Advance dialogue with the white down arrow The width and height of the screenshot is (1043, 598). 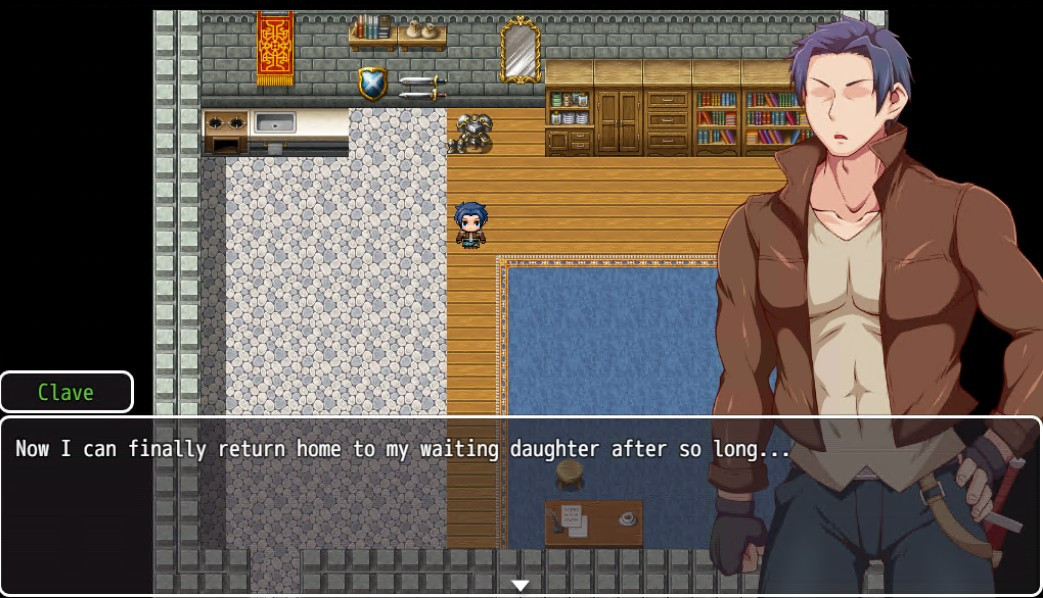(520, 585)
